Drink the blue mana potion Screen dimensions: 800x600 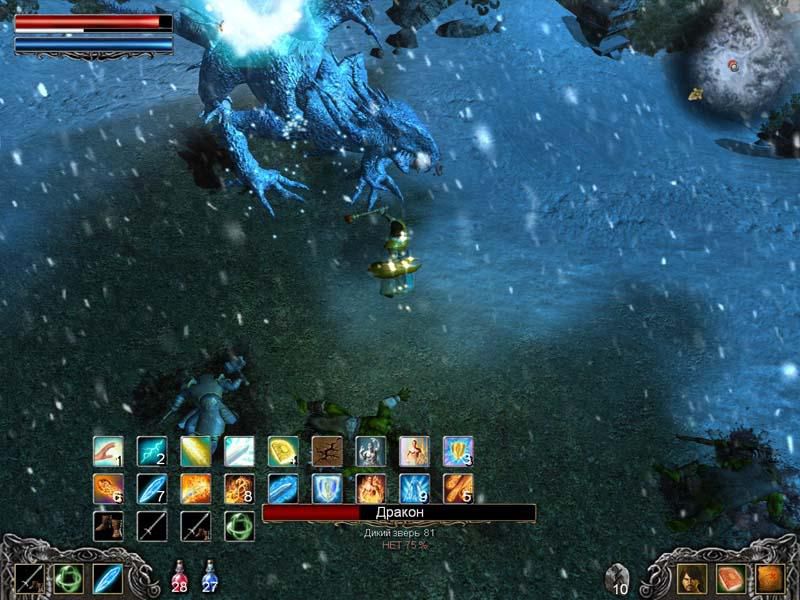(210, 577)
